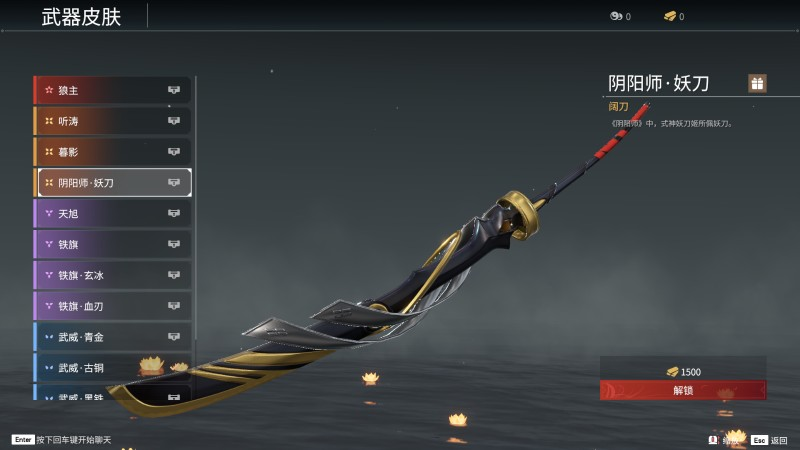Screen dimensions: 800x450
Task: Select the 暮影 weapon skin
Action: [x=112, y=152]
